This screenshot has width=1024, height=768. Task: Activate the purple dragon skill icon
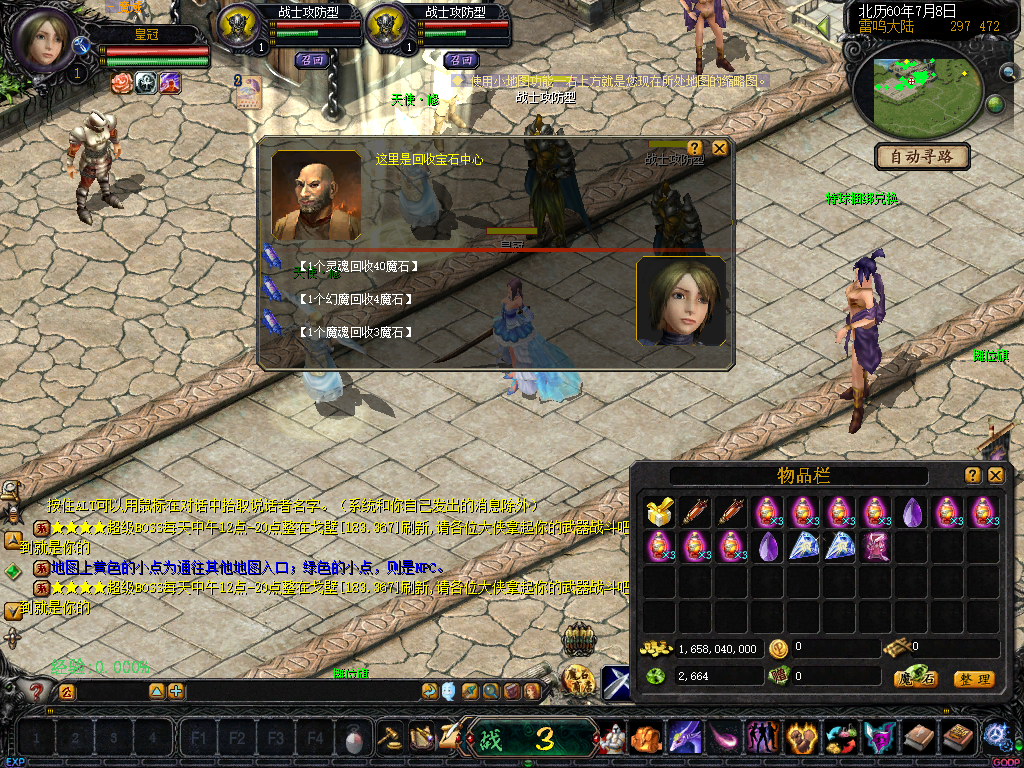point(685,738)
